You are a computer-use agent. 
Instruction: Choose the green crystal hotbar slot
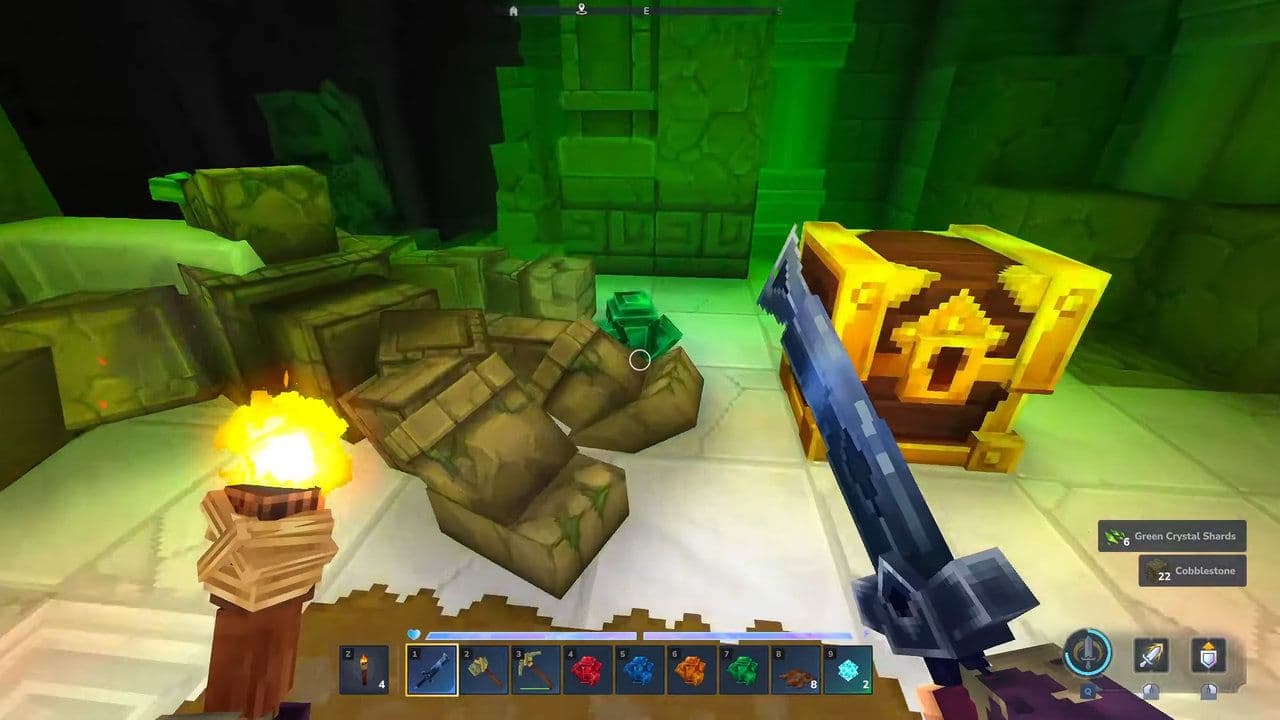[x=744, y=670]
